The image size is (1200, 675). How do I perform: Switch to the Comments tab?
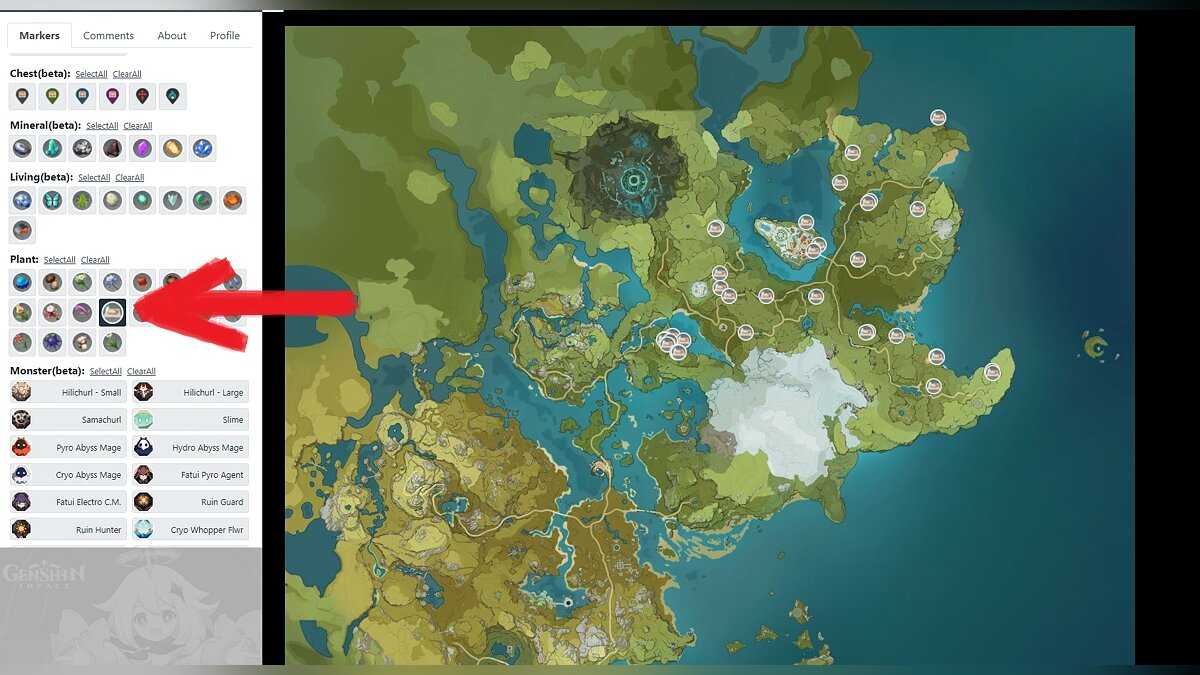[x=108, y=36]
